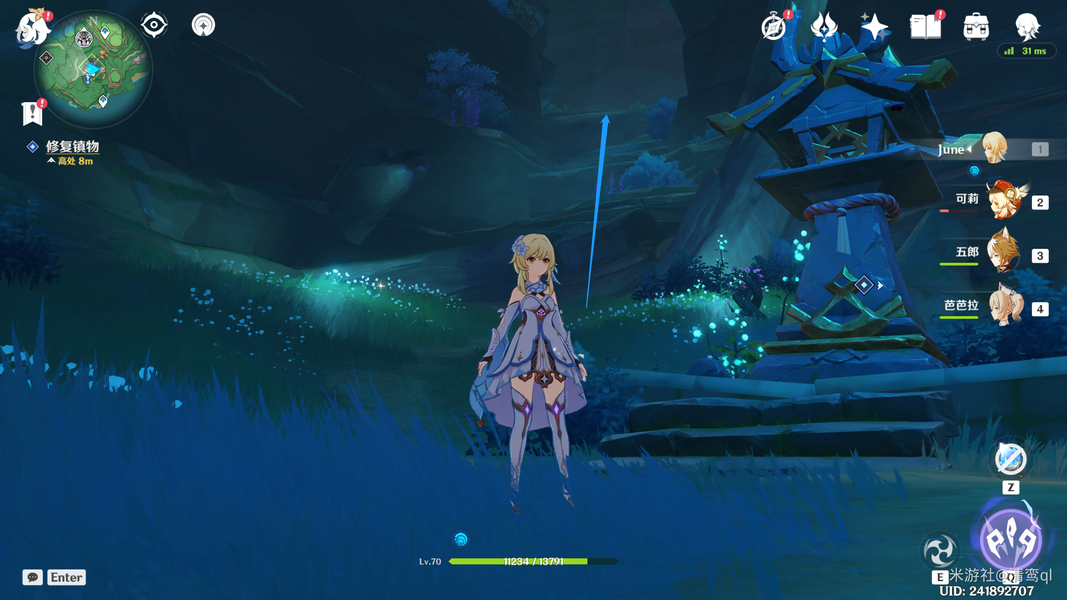Open the adventurer handbook book icon

point(925,27)
